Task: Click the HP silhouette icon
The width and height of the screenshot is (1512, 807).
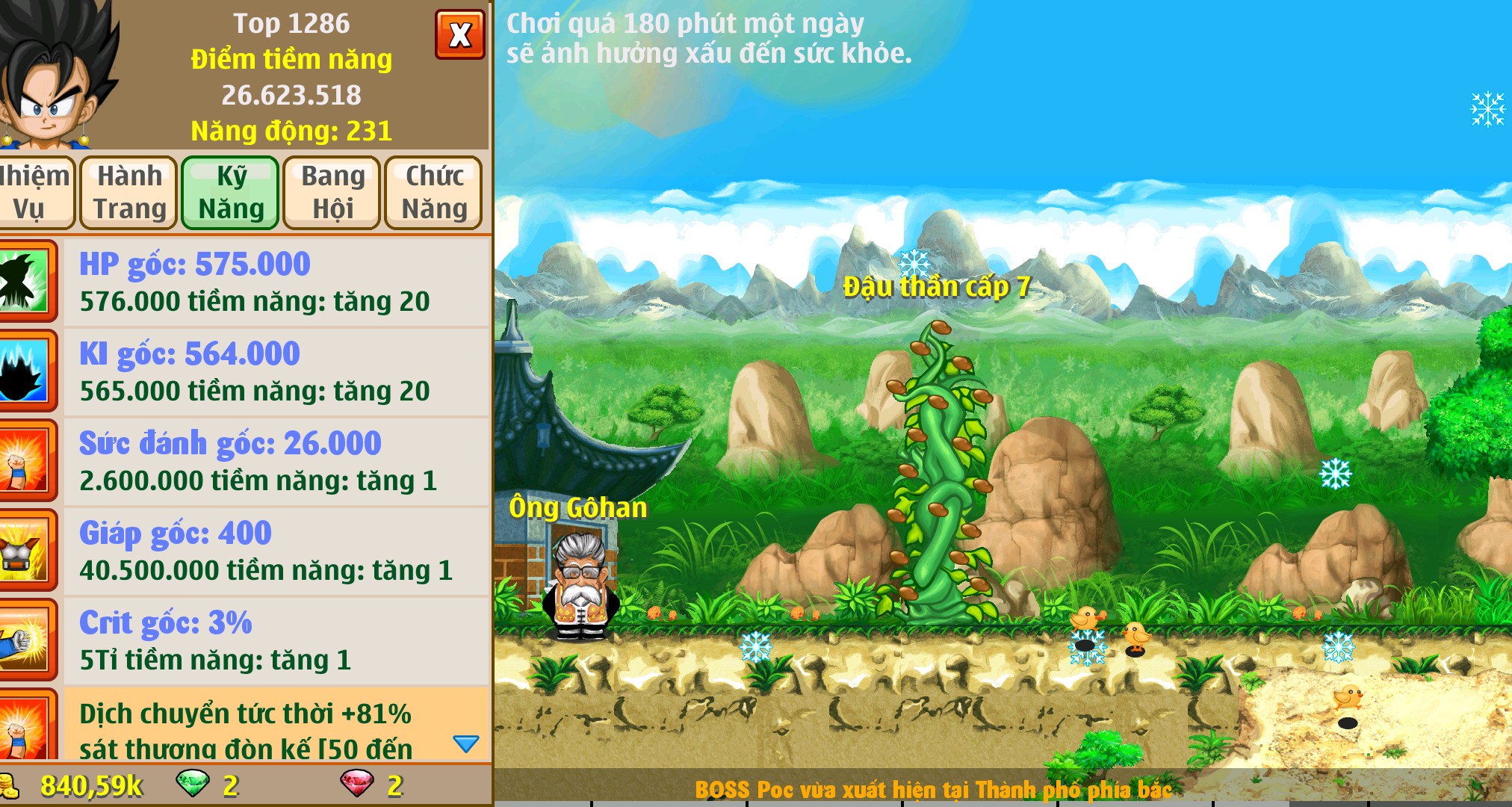Action: [x=25, y=282]
